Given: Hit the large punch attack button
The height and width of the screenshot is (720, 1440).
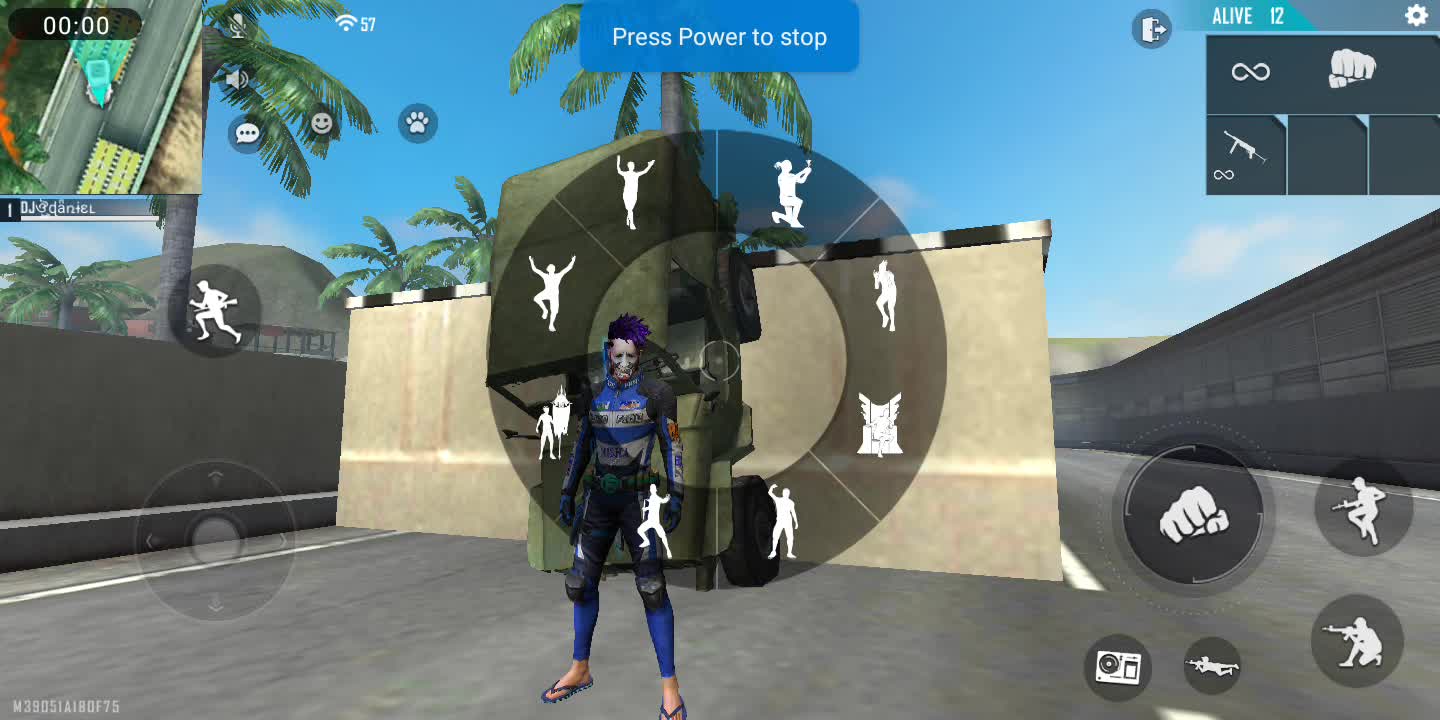Looking at the screenshot, I should 1193,518.
